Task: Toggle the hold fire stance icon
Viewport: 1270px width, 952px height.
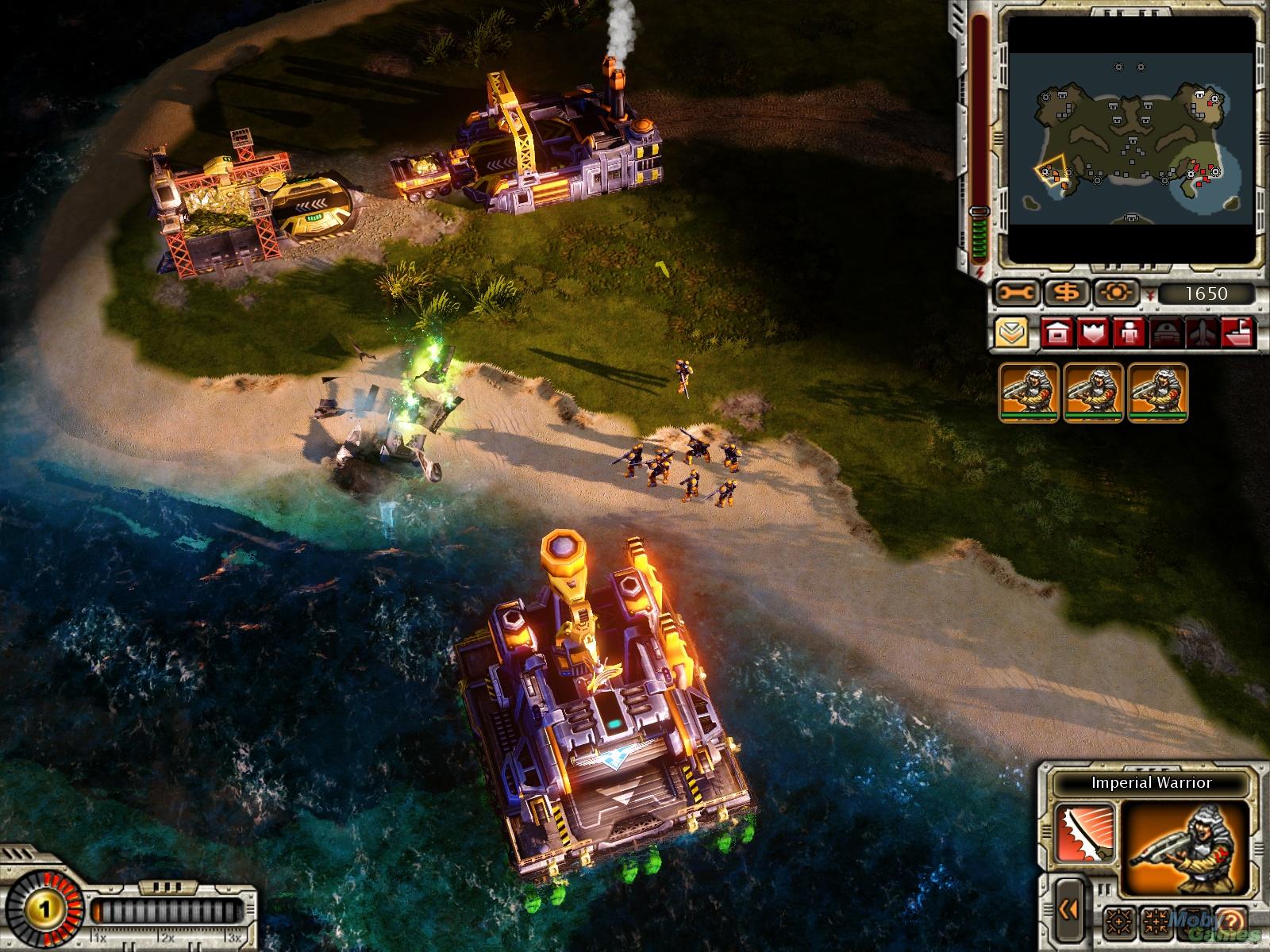Action: pos(1156,921)
